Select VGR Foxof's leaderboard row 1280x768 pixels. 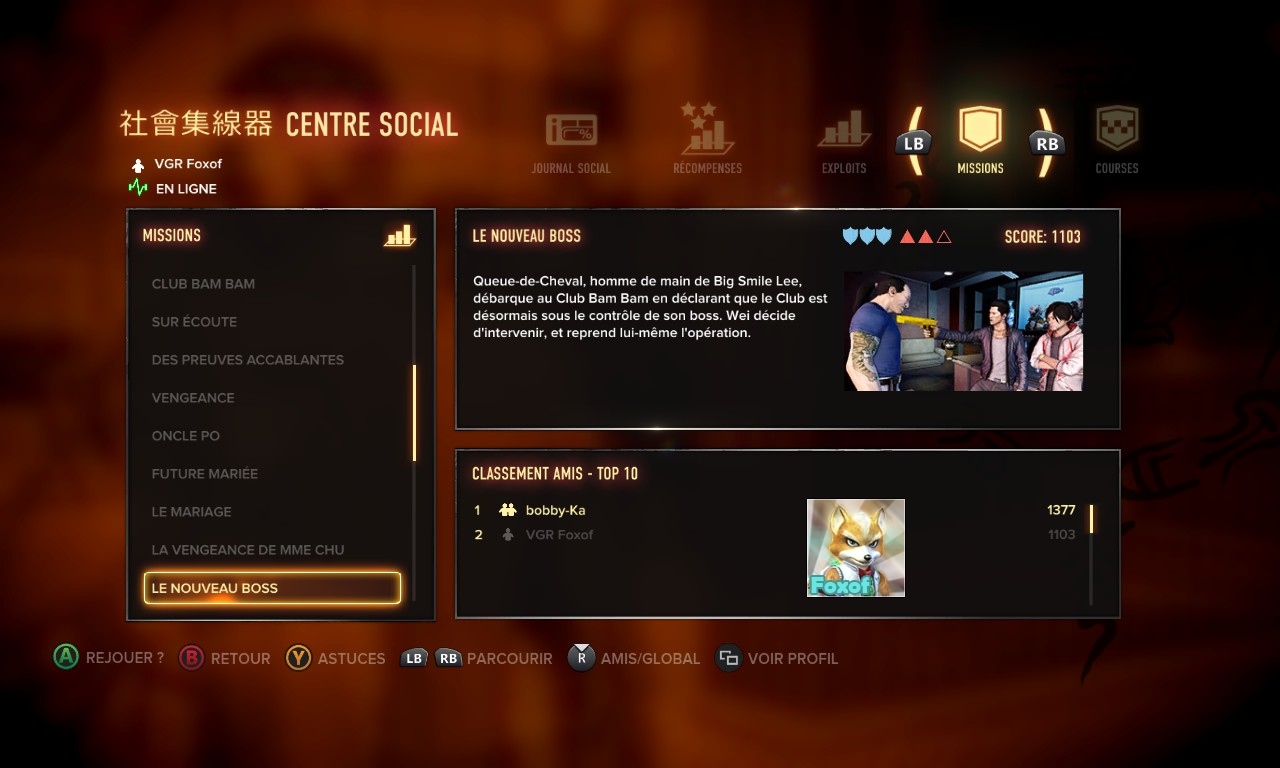(559, 535)
